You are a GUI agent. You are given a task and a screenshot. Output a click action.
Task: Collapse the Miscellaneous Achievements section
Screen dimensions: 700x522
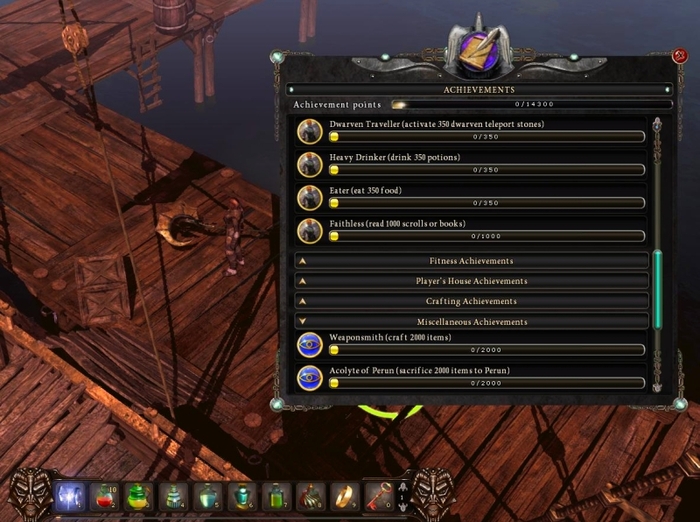[472, 322]
